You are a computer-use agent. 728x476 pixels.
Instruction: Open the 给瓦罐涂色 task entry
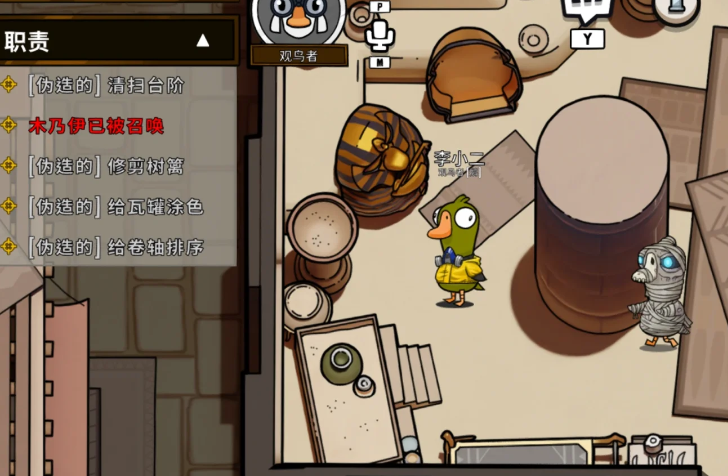click(x=115, y=207)
